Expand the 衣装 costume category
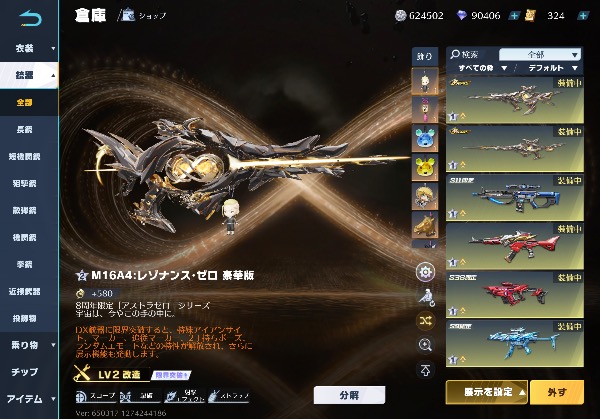 [x=29, y=48]
